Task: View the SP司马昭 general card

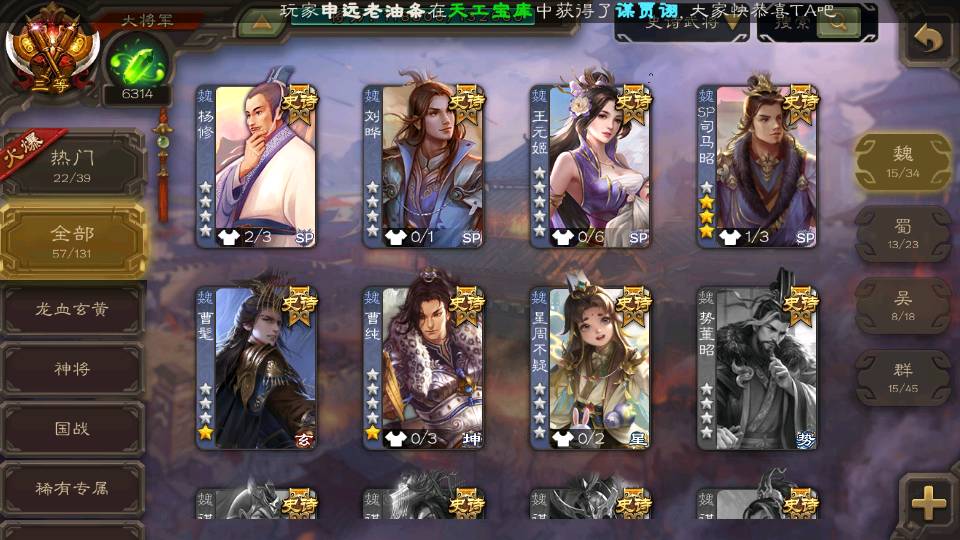Action: 758,166
